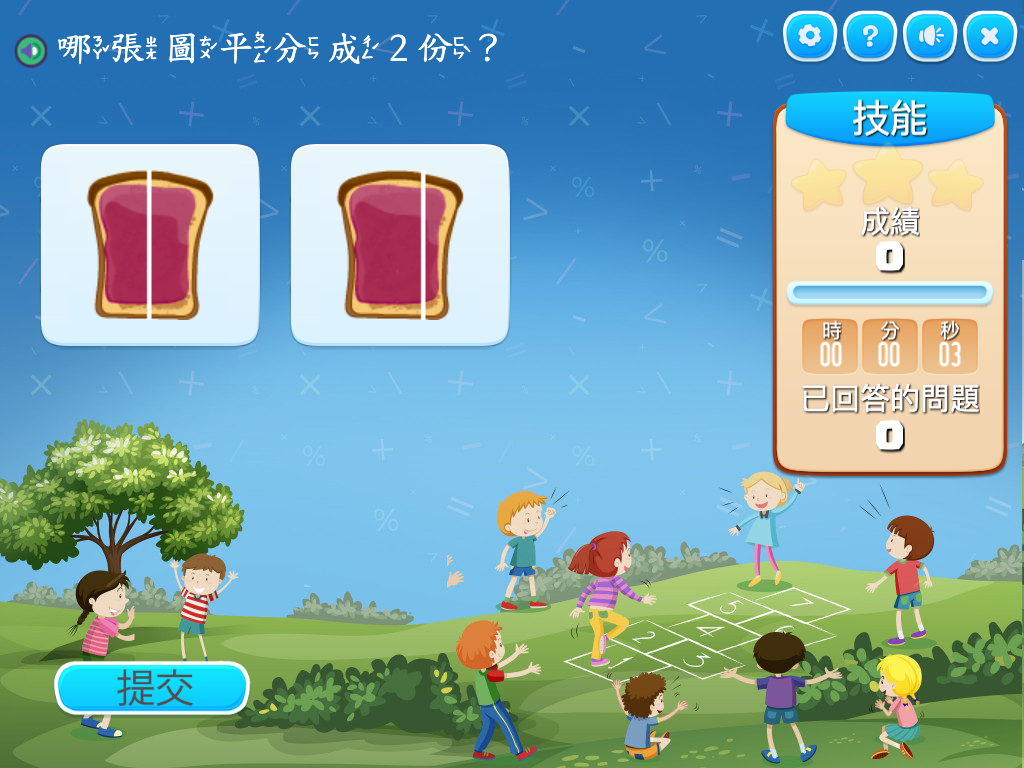Submit the answer with 提交 button
The height and width of the screenshot is (768, 1024).
click(x=152, y=688)
